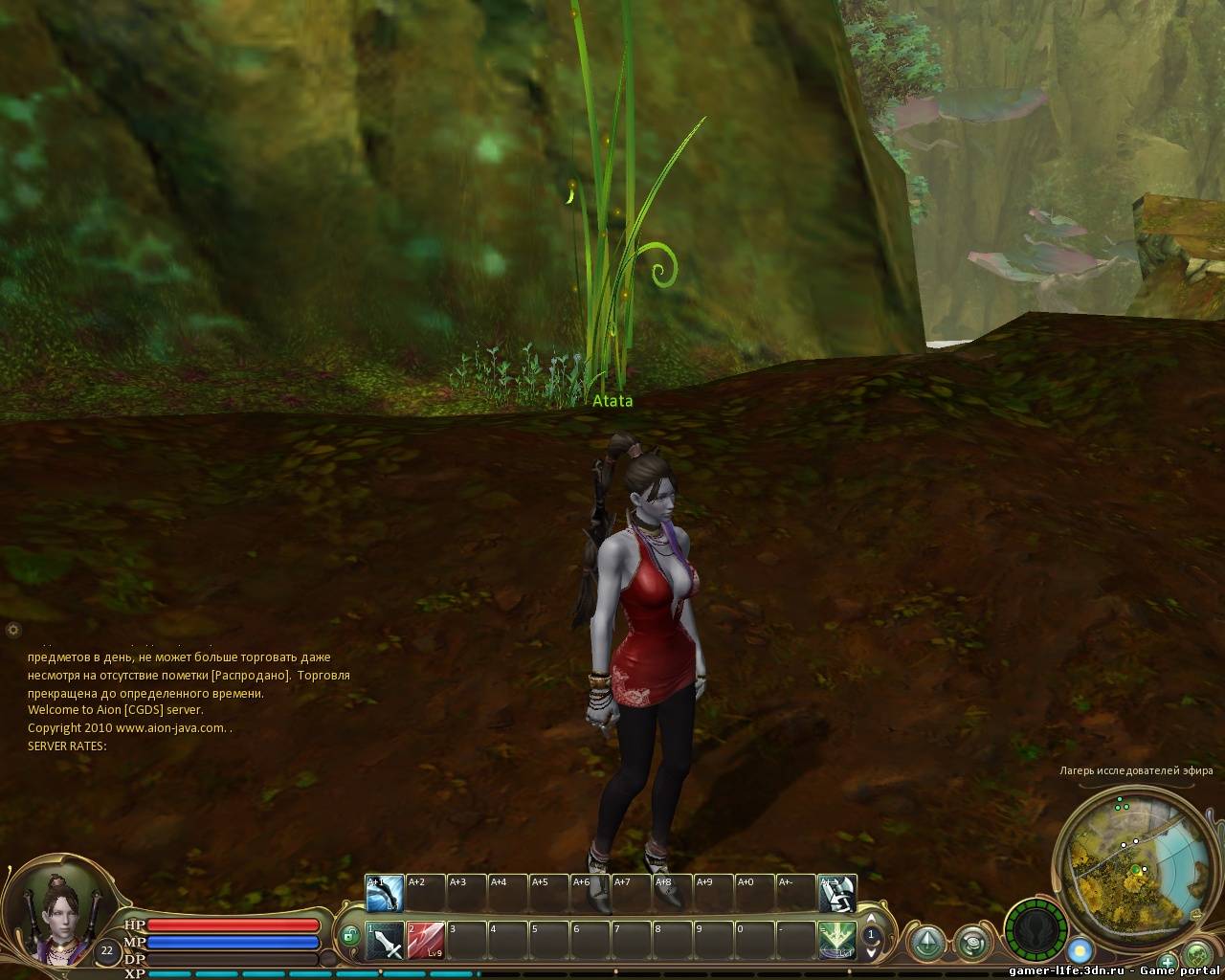Open the round swirl menu button

click(x=972, y=943)
